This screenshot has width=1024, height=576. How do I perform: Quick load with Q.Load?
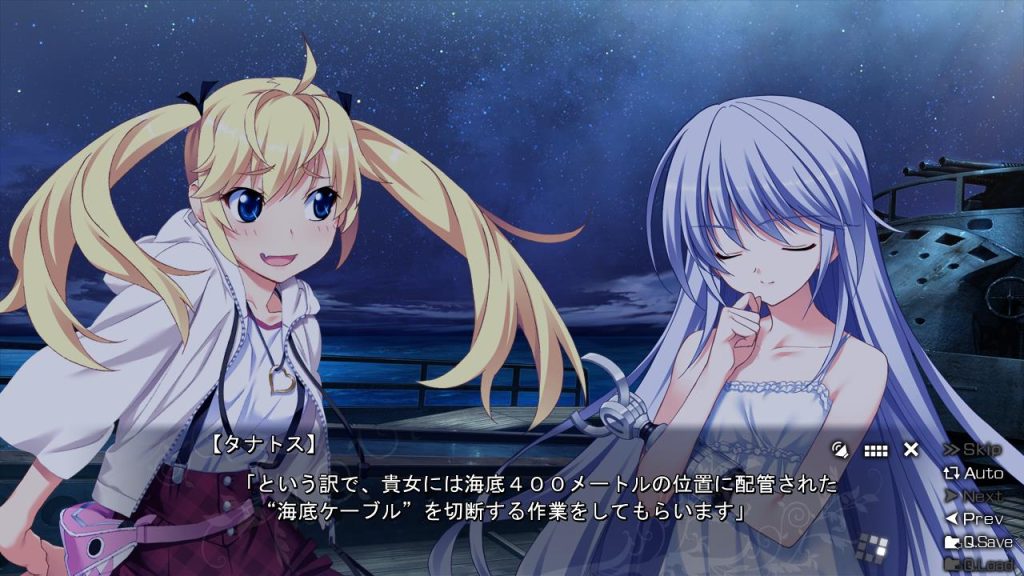point(978,565)
